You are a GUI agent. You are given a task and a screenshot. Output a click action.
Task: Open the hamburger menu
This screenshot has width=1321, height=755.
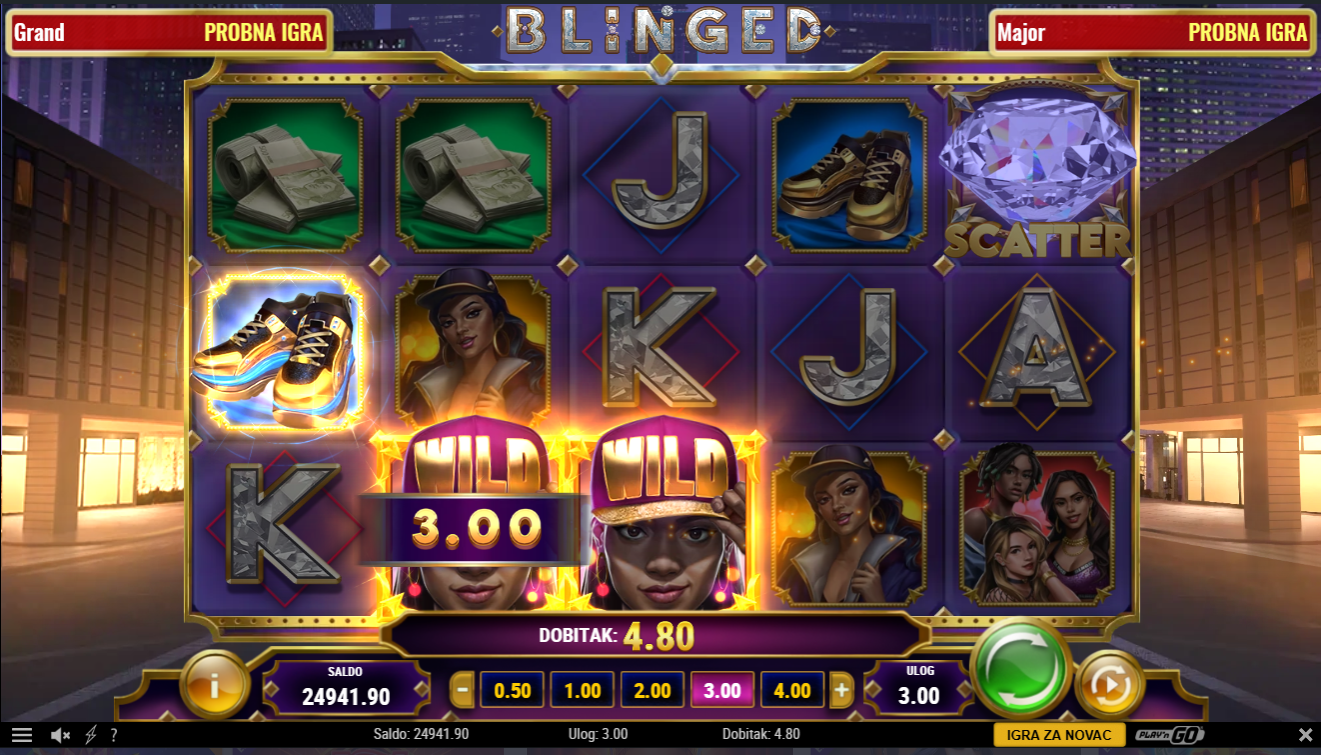[21, 735]
